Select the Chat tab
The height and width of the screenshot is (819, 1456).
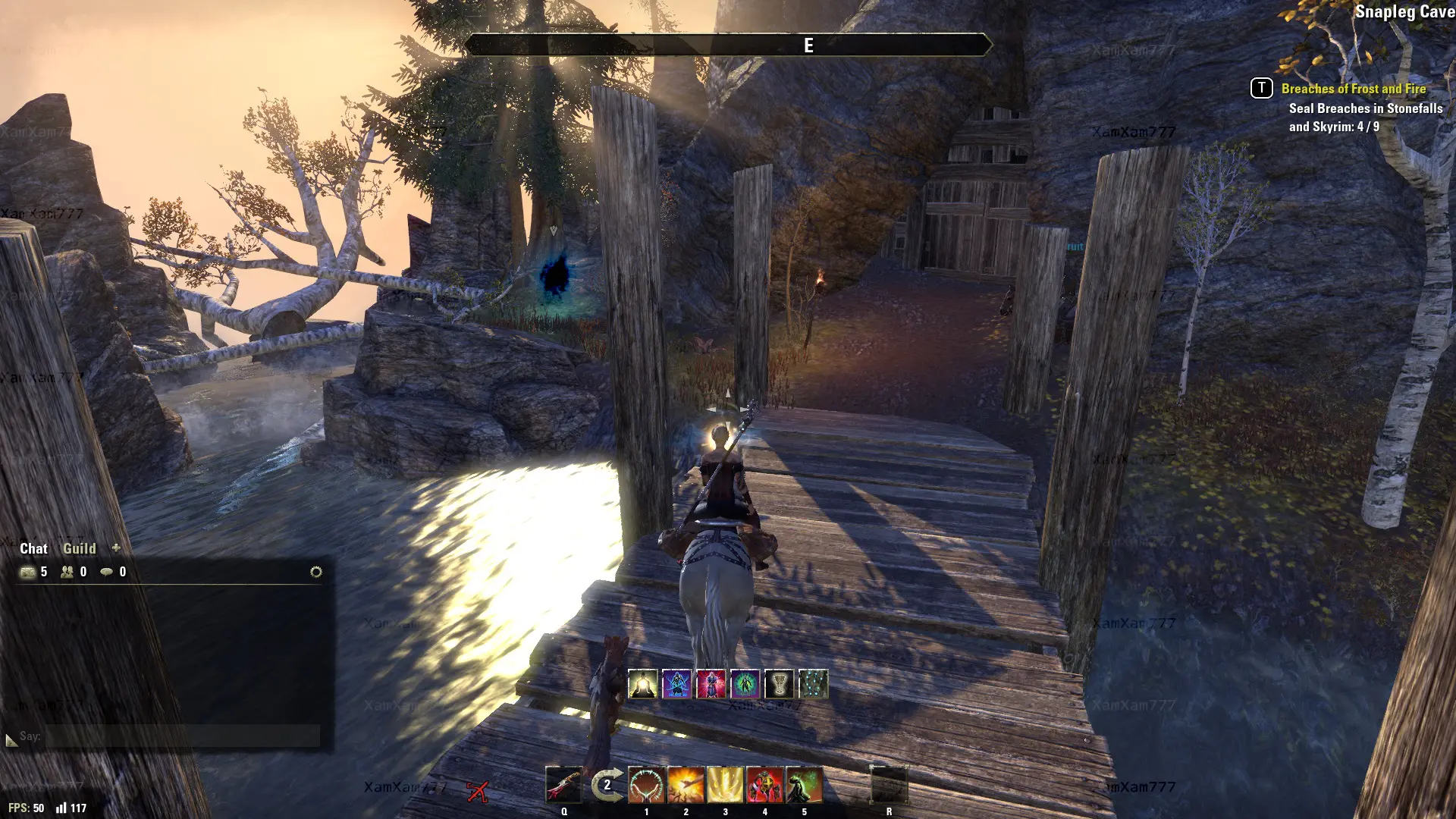click(x=33, y=548)
